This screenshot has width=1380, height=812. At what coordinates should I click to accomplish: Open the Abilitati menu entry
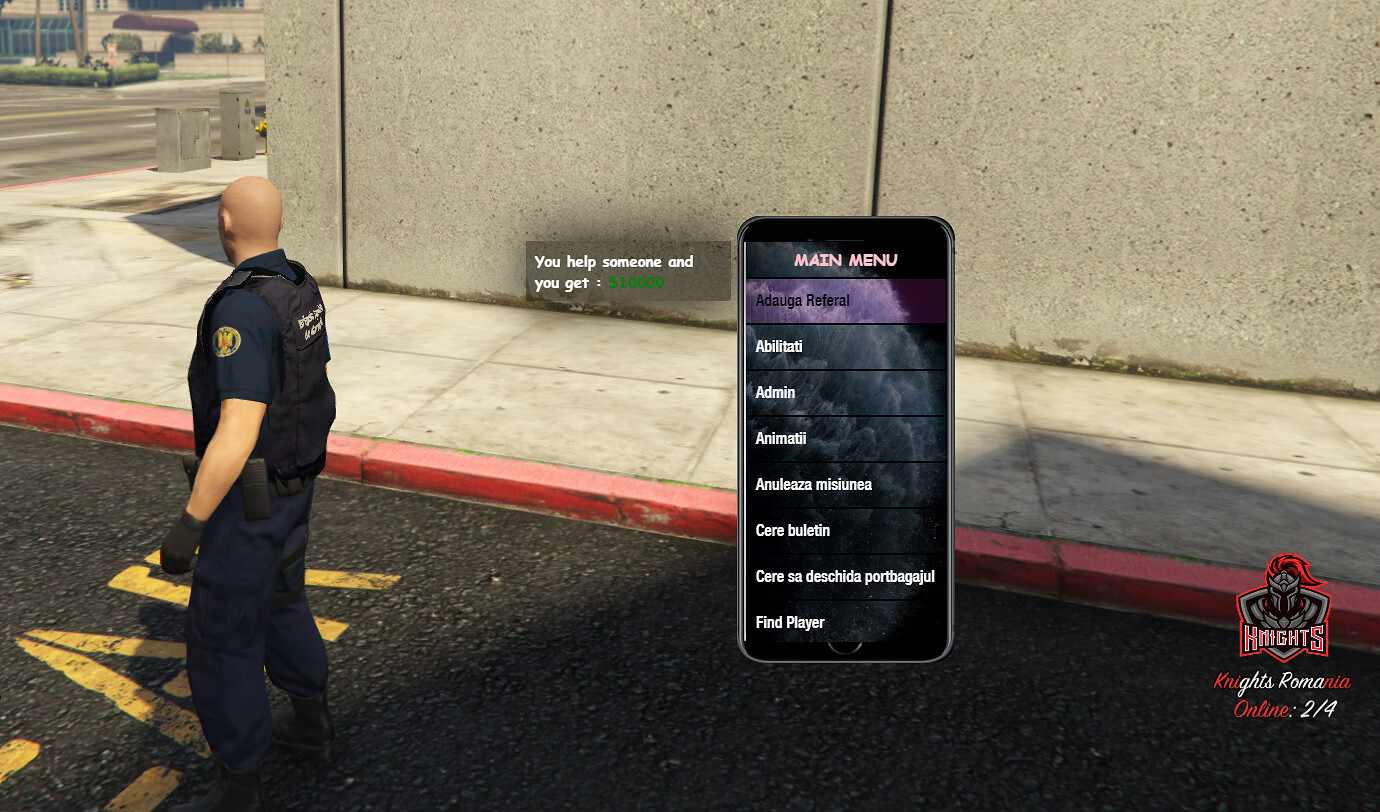coord(845,346)
